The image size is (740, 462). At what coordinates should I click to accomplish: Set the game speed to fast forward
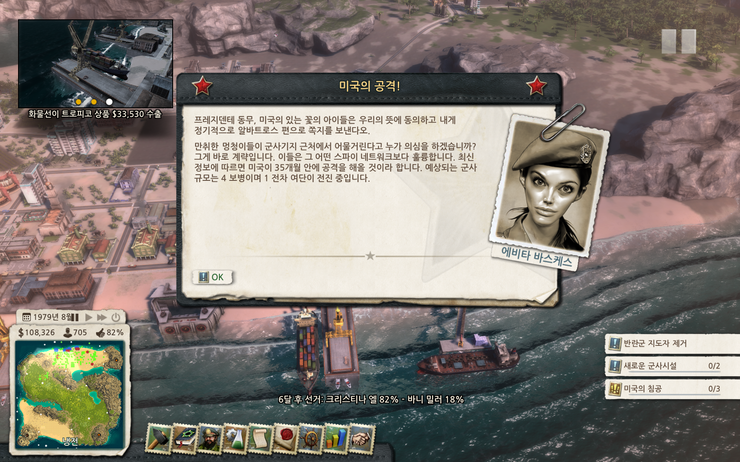pos(103,317)
